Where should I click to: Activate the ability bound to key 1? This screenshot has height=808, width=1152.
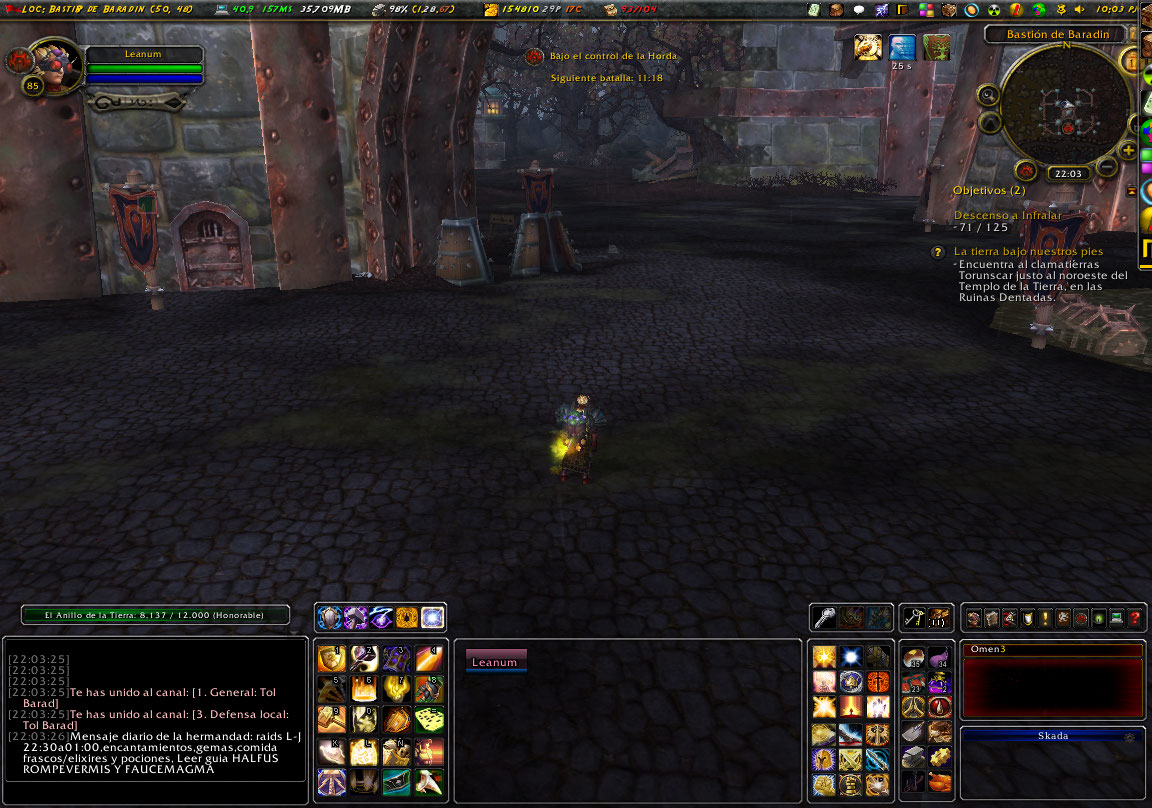click(331, 658)
